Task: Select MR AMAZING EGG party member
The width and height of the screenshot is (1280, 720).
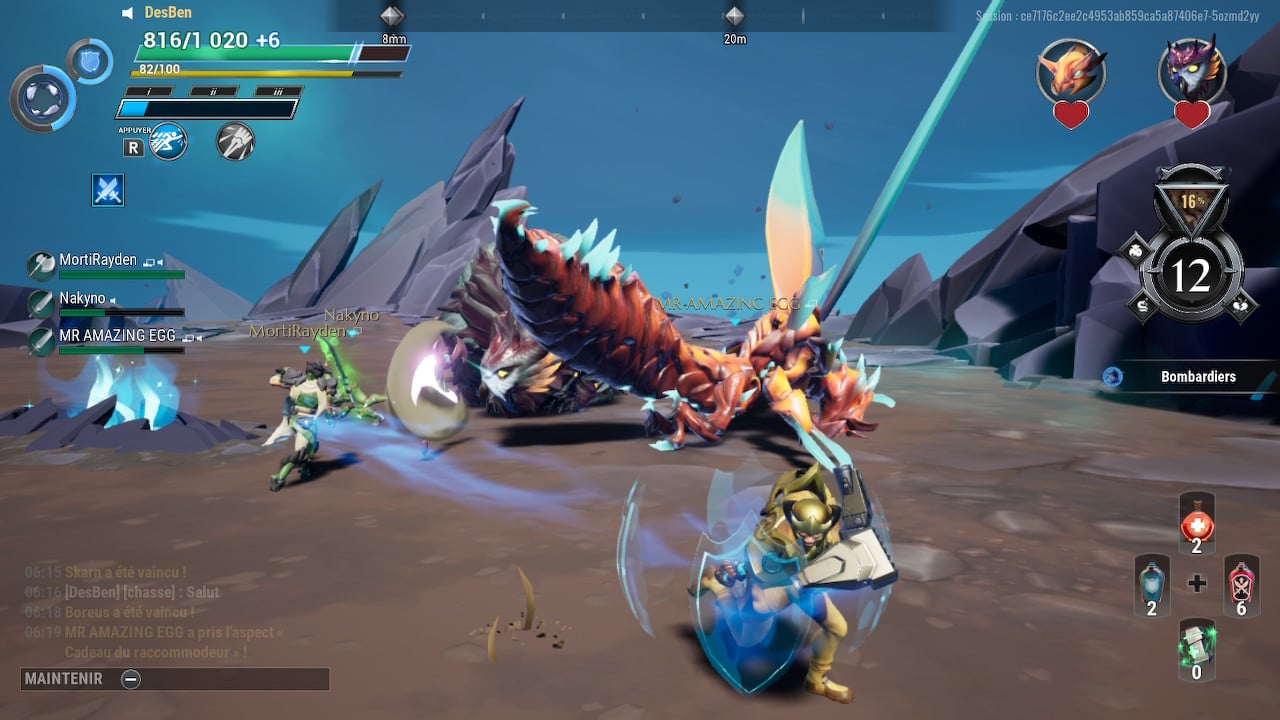Action: click(x=116, y=336)
